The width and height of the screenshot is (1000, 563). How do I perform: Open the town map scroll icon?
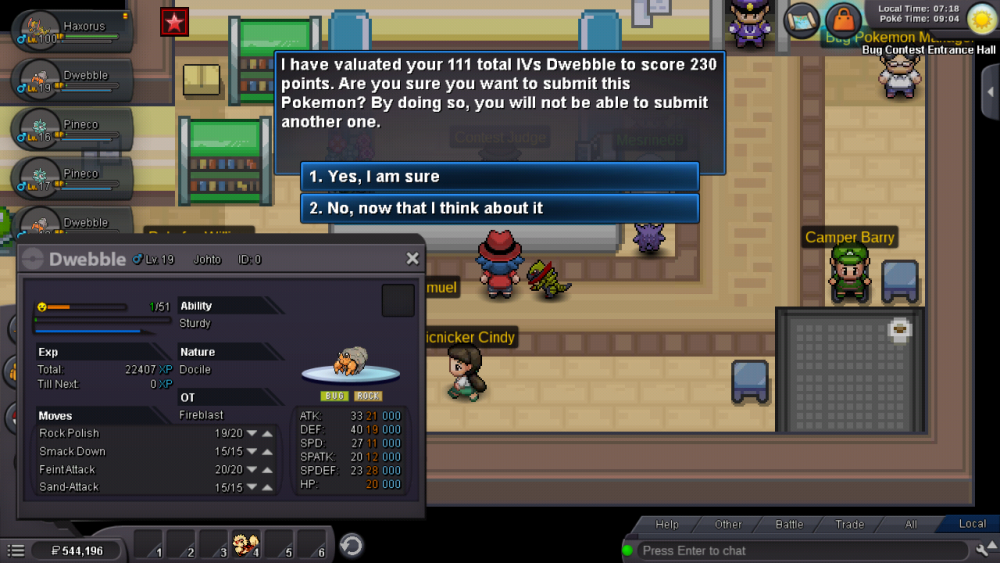801,19
